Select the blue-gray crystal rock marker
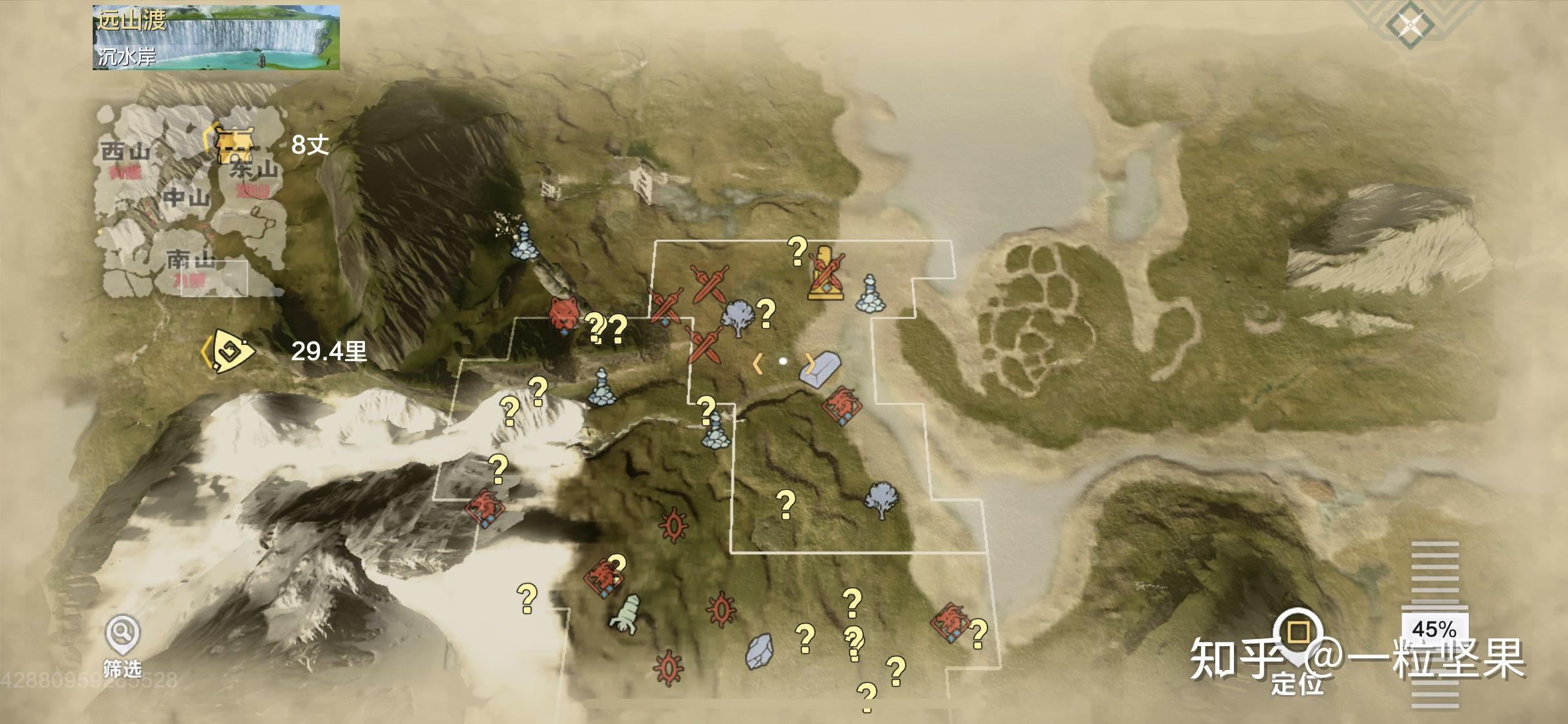The height and width of the screenshot is (724, 1568). 760,651
